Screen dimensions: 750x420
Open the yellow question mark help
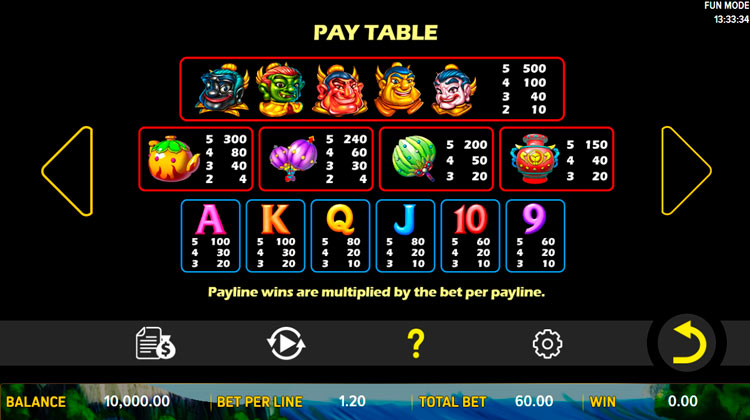pyautogui.click(x=417, y=343)
